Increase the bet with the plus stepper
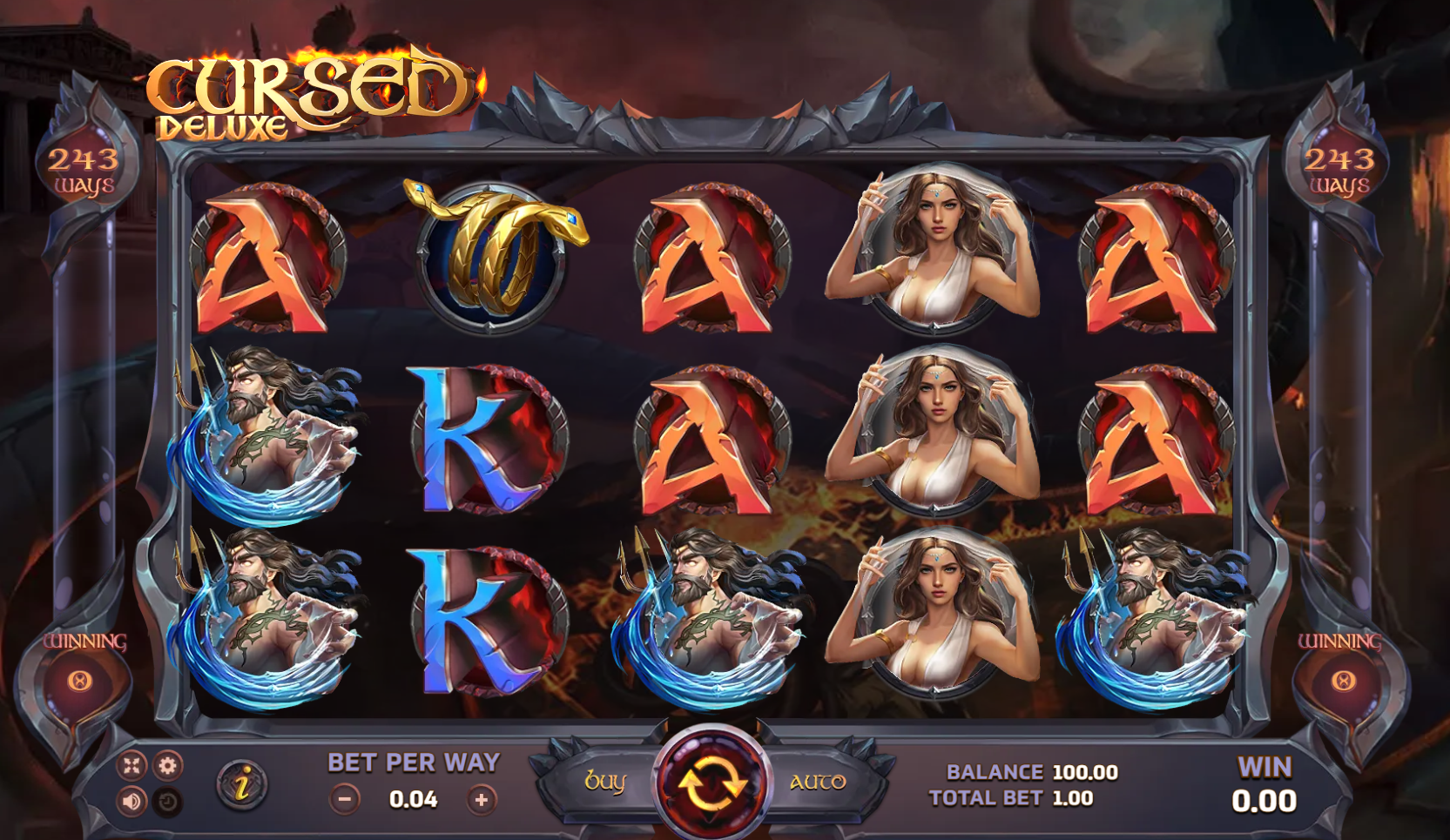Viewport: 1450px width, 840px height. coord(480,798)
